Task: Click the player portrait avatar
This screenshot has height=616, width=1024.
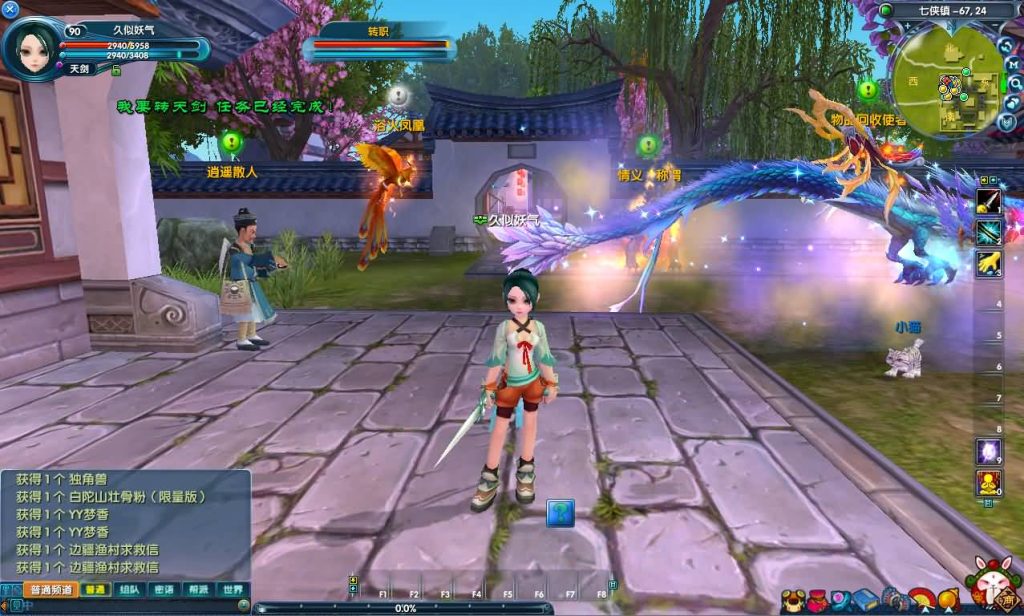Action: [x=31, y=47]
